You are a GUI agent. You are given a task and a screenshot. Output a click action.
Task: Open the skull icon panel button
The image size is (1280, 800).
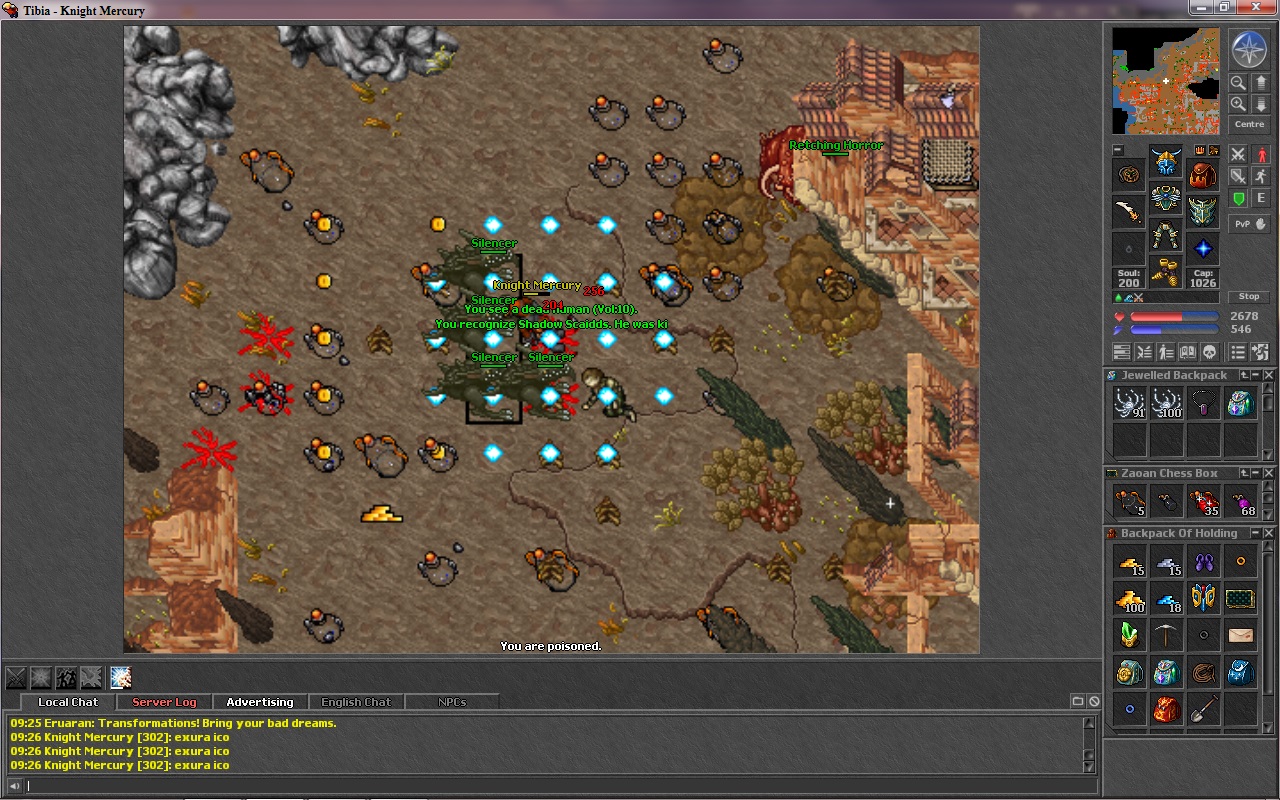tap(1208, 352)
